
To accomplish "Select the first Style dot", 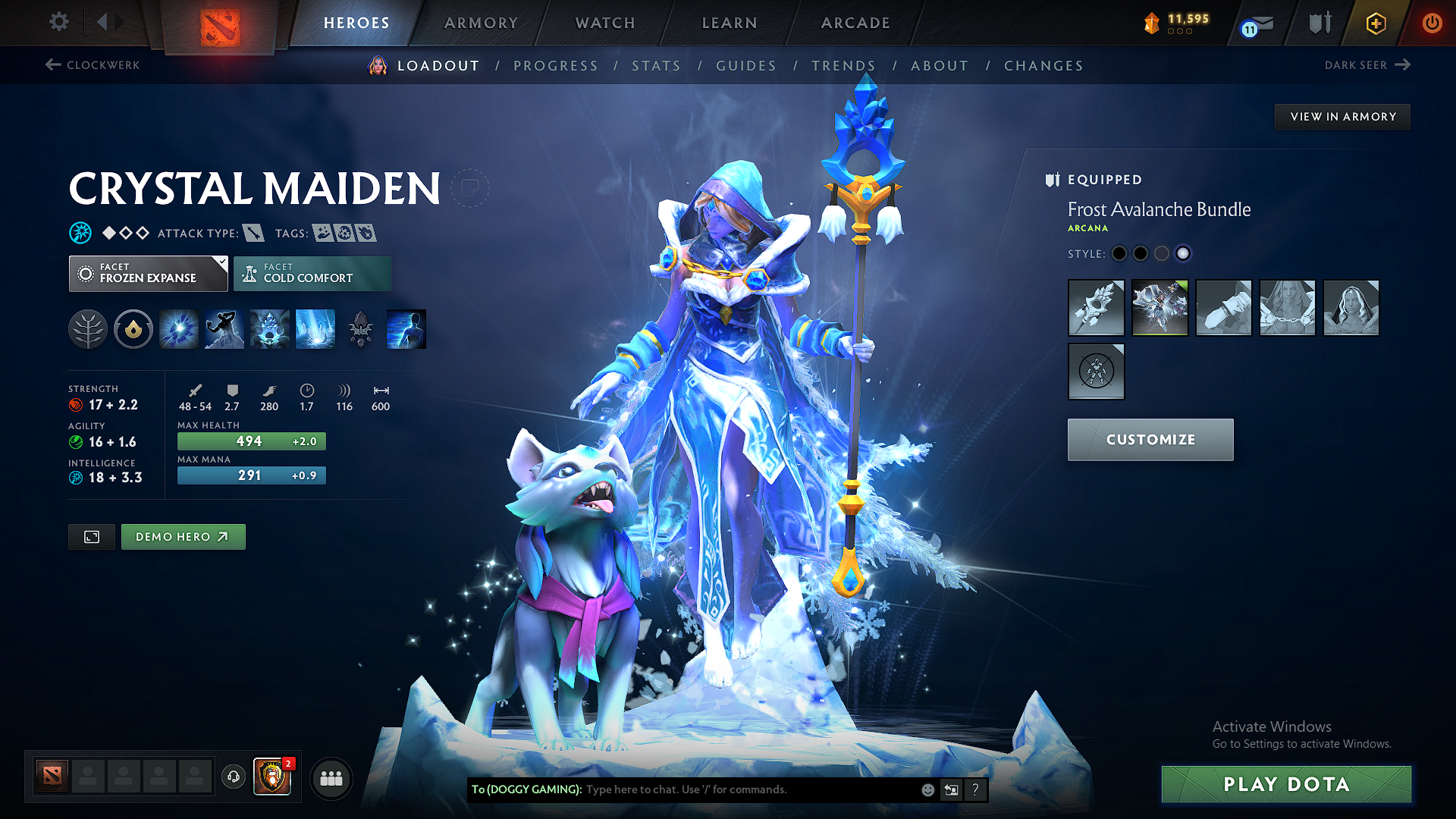I will (1119, 254).
